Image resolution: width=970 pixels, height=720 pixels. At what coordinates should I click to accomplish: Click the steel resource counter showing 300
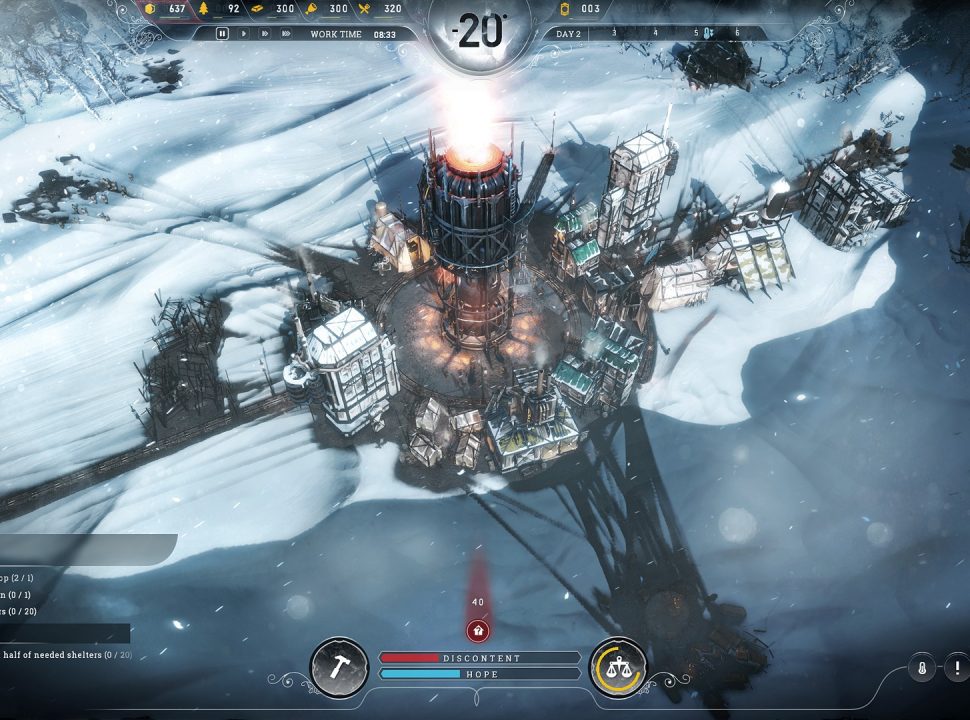click(276, 9)
